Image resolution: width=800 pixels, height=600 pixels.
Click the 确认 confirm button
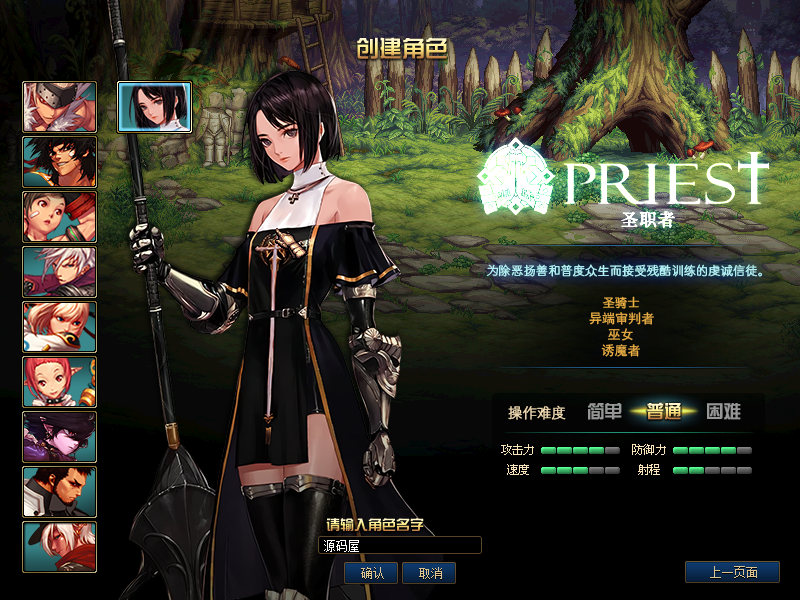[372, 573]
